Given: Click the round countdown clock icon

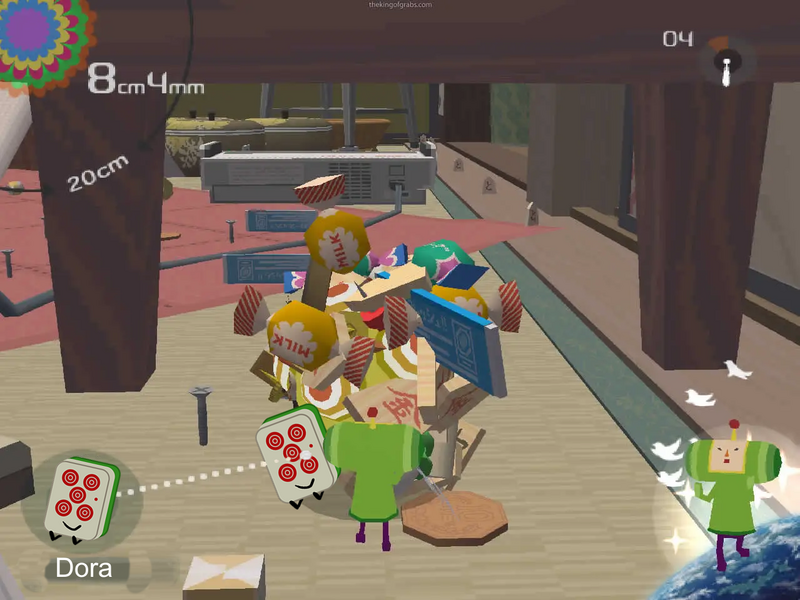Looking at the screenshot, I should point(726,60).
